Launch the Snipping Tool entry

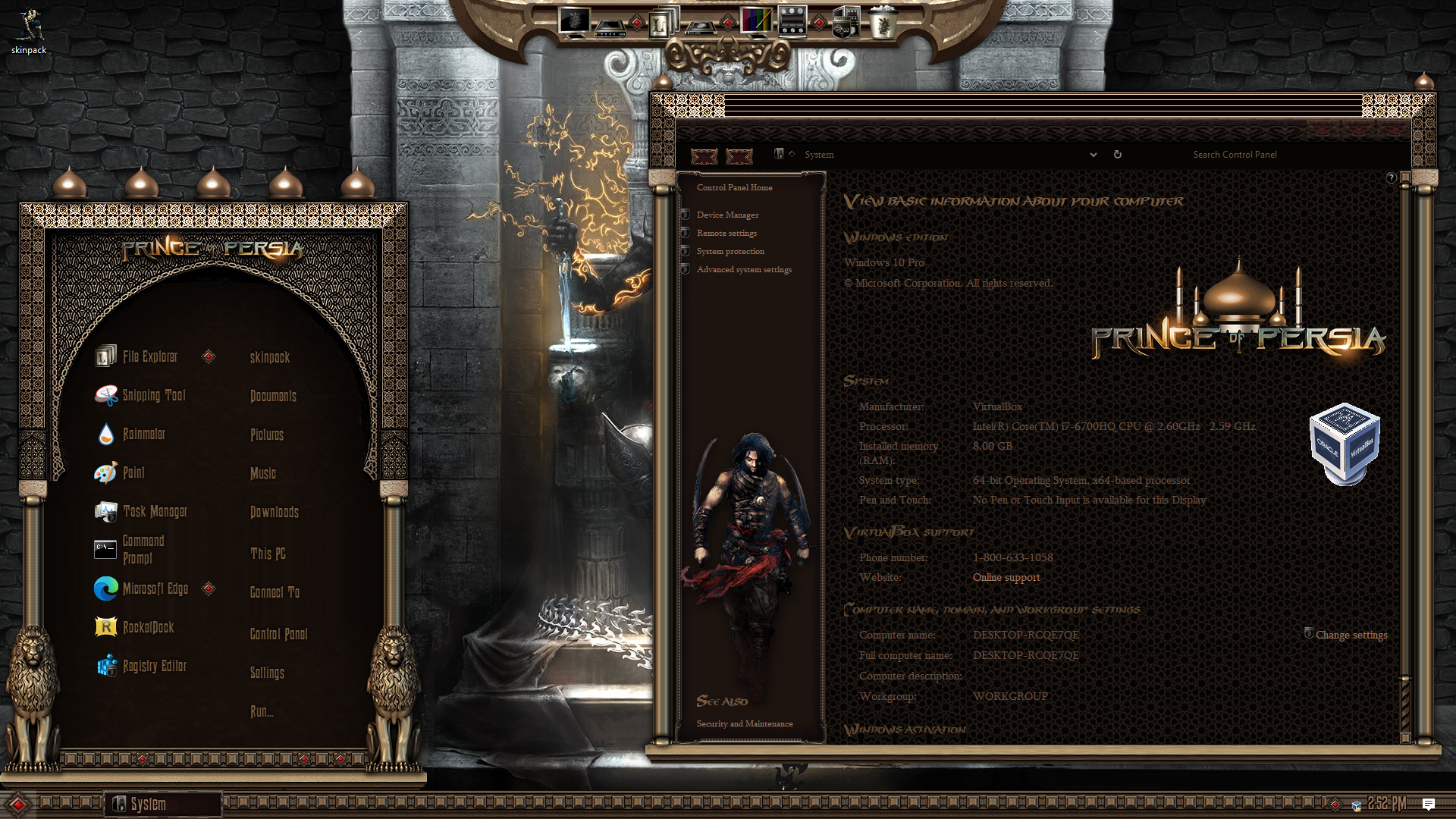[153, 395]
